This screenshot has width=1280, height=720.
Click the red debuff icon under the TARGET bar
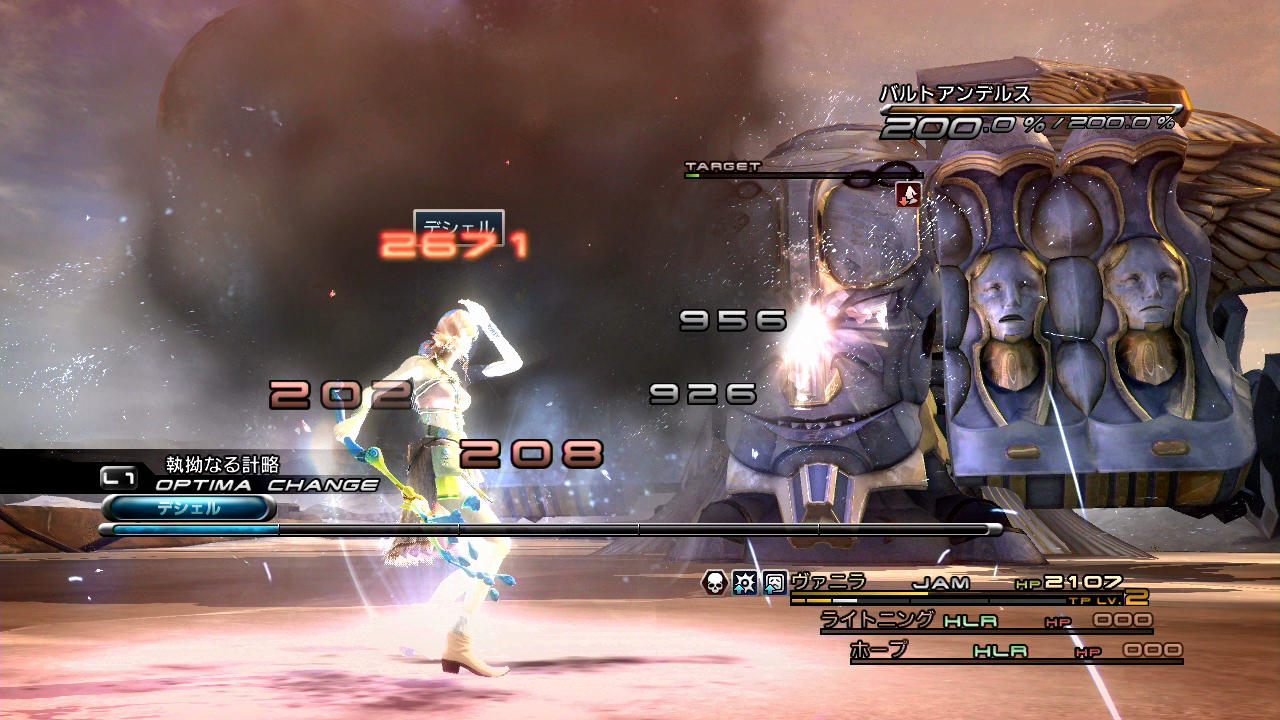908,194
